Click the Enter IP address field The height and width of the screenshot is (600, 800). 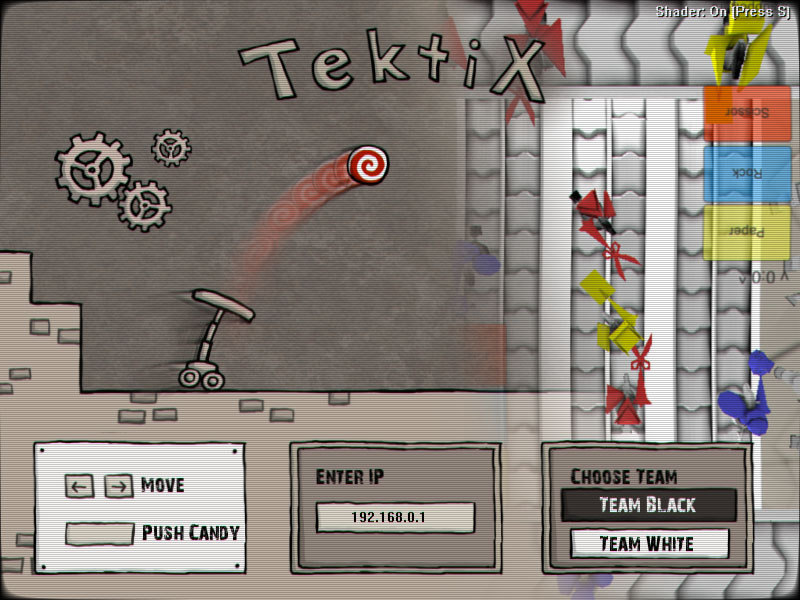(x=395, y=518)
